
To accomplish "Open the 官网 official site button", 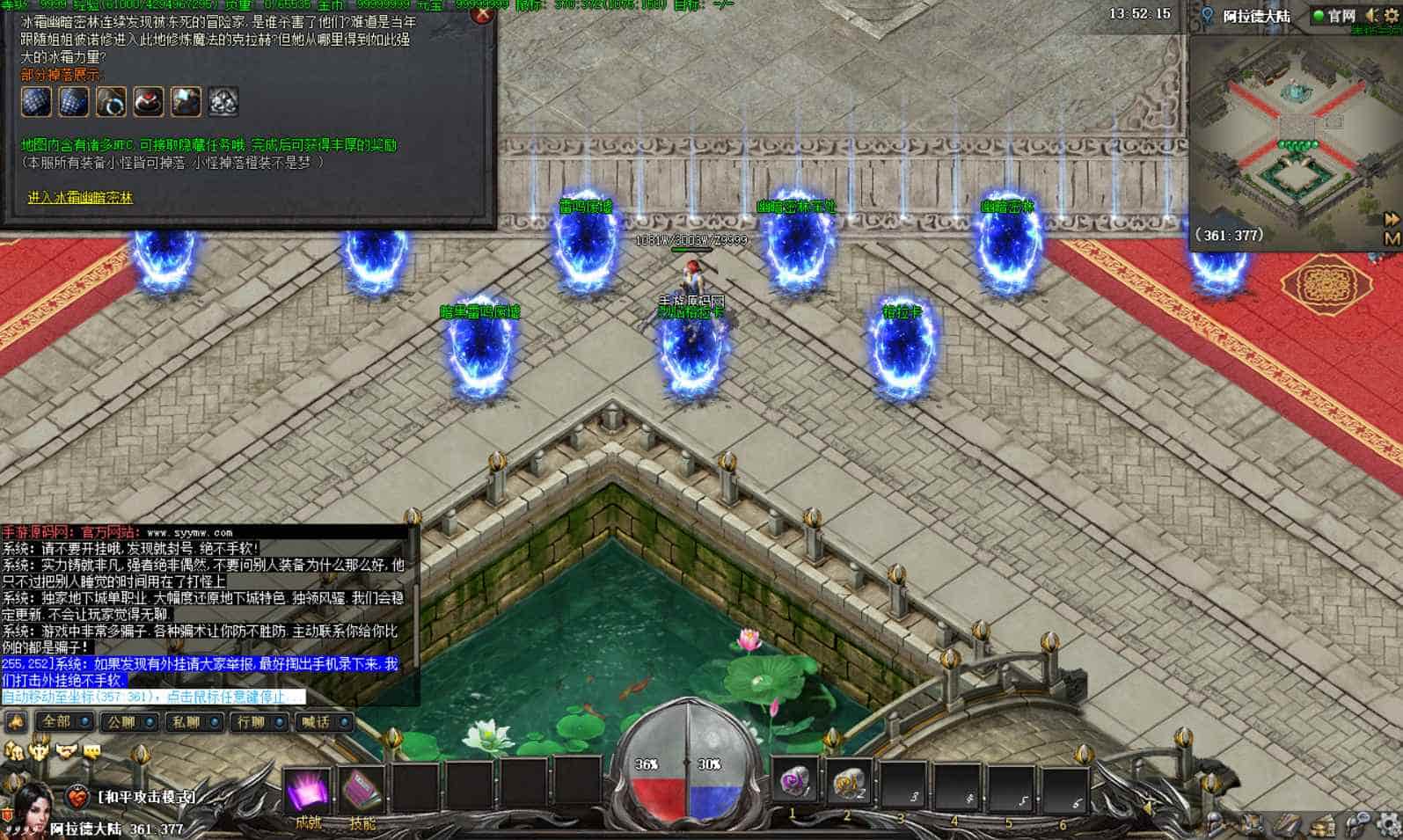I will tap(1334, 16).
